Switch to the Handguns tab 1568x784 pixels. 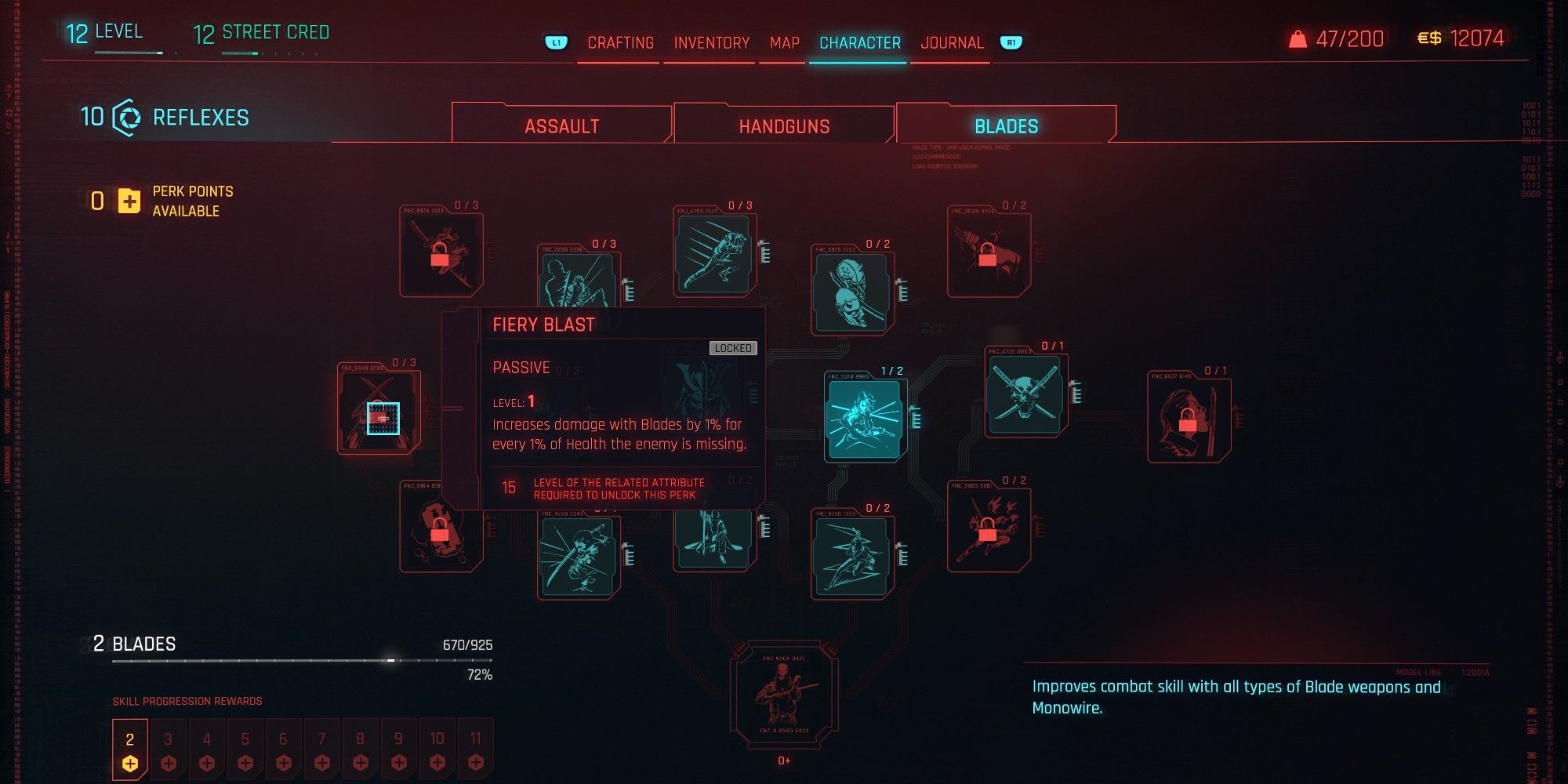[784, 125]
